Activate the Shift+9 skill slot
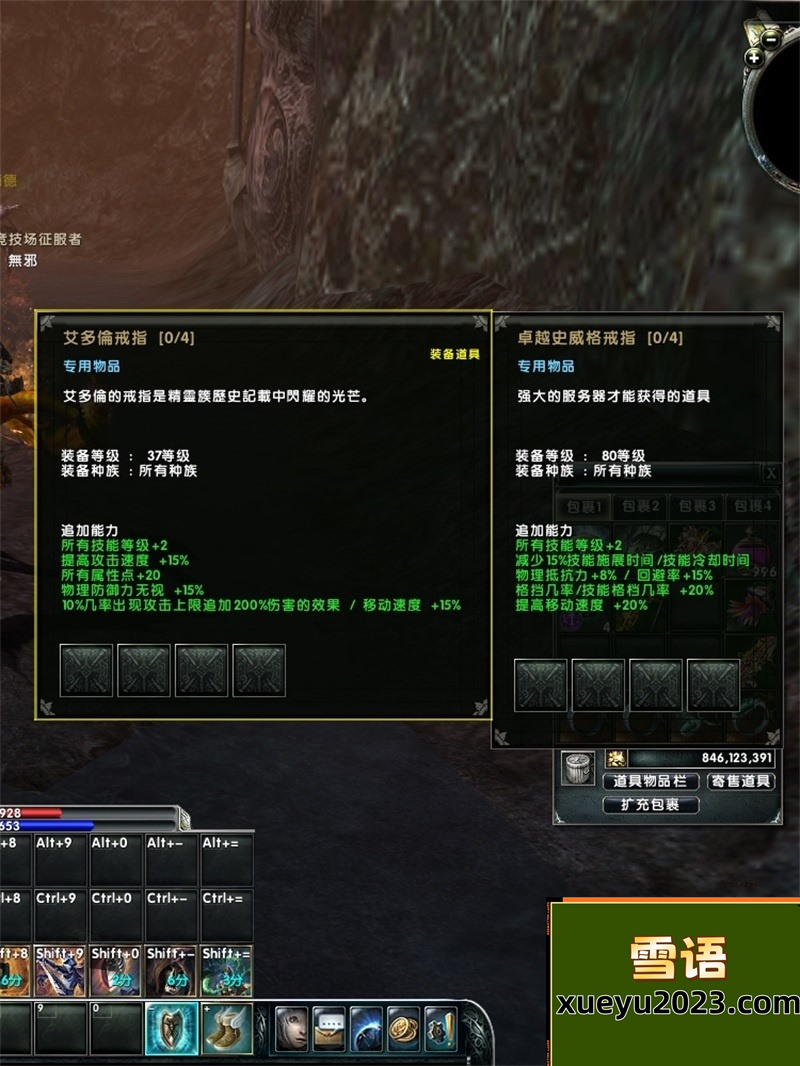800x1066 pixels. 61,971
